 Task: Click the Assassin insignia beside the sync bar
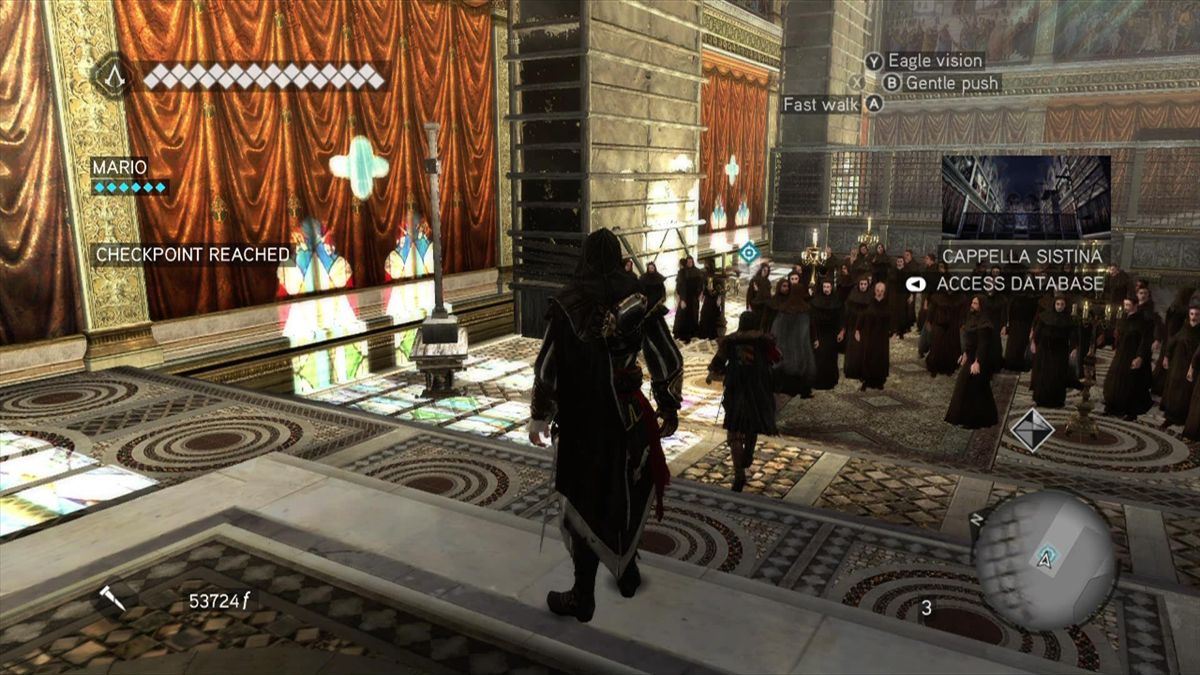[112, 76]
